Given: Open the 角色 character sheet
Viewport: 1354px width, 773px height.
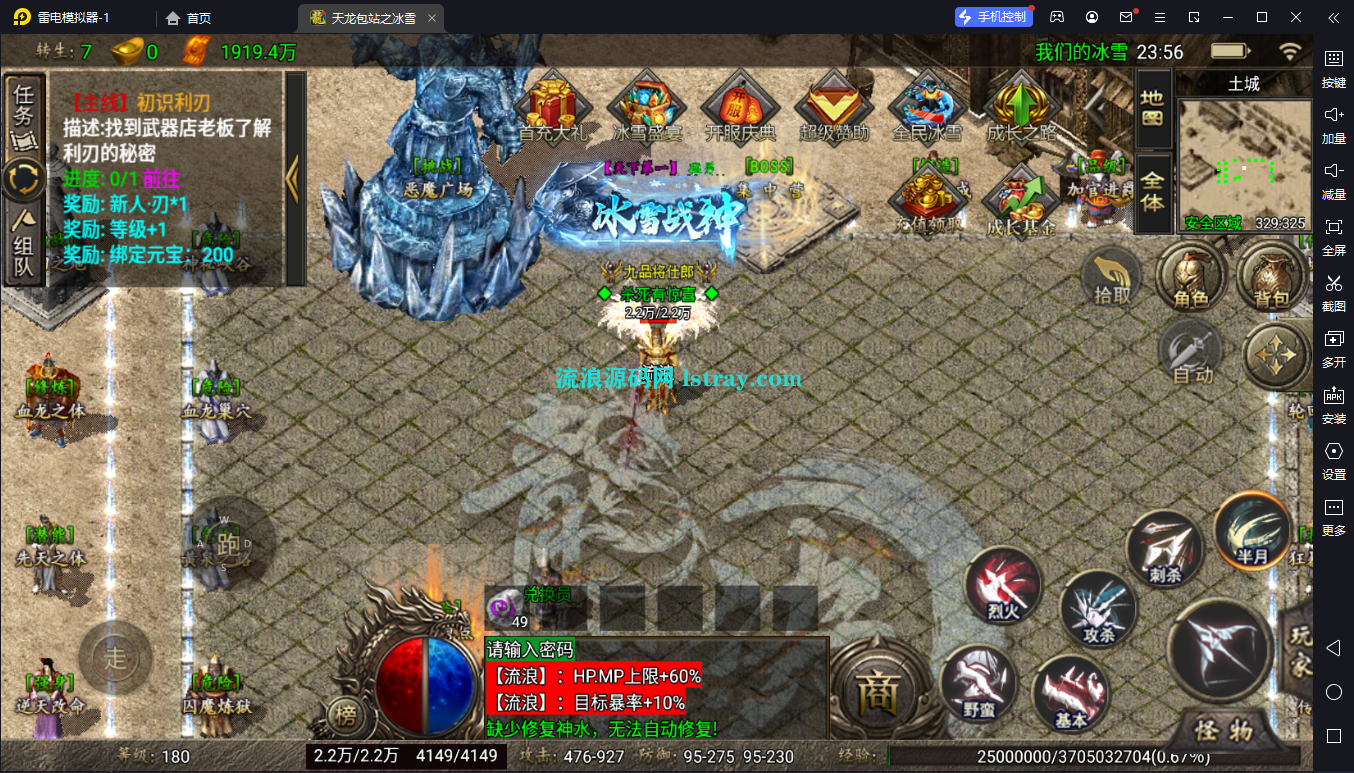Looking at the screenshot, I should point(1191,275).
